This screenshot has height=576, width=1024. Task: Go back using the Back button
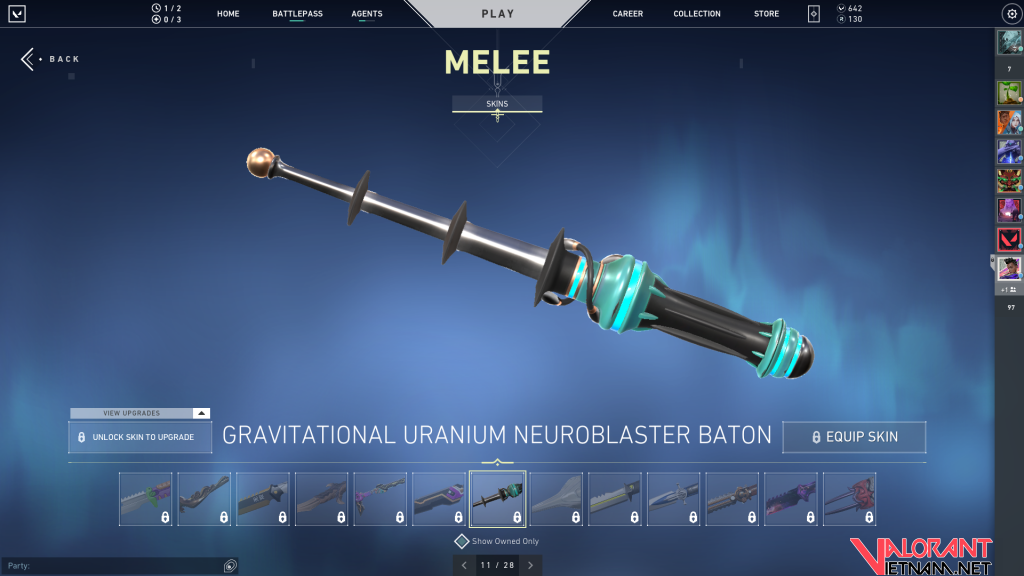pos(50,59)
